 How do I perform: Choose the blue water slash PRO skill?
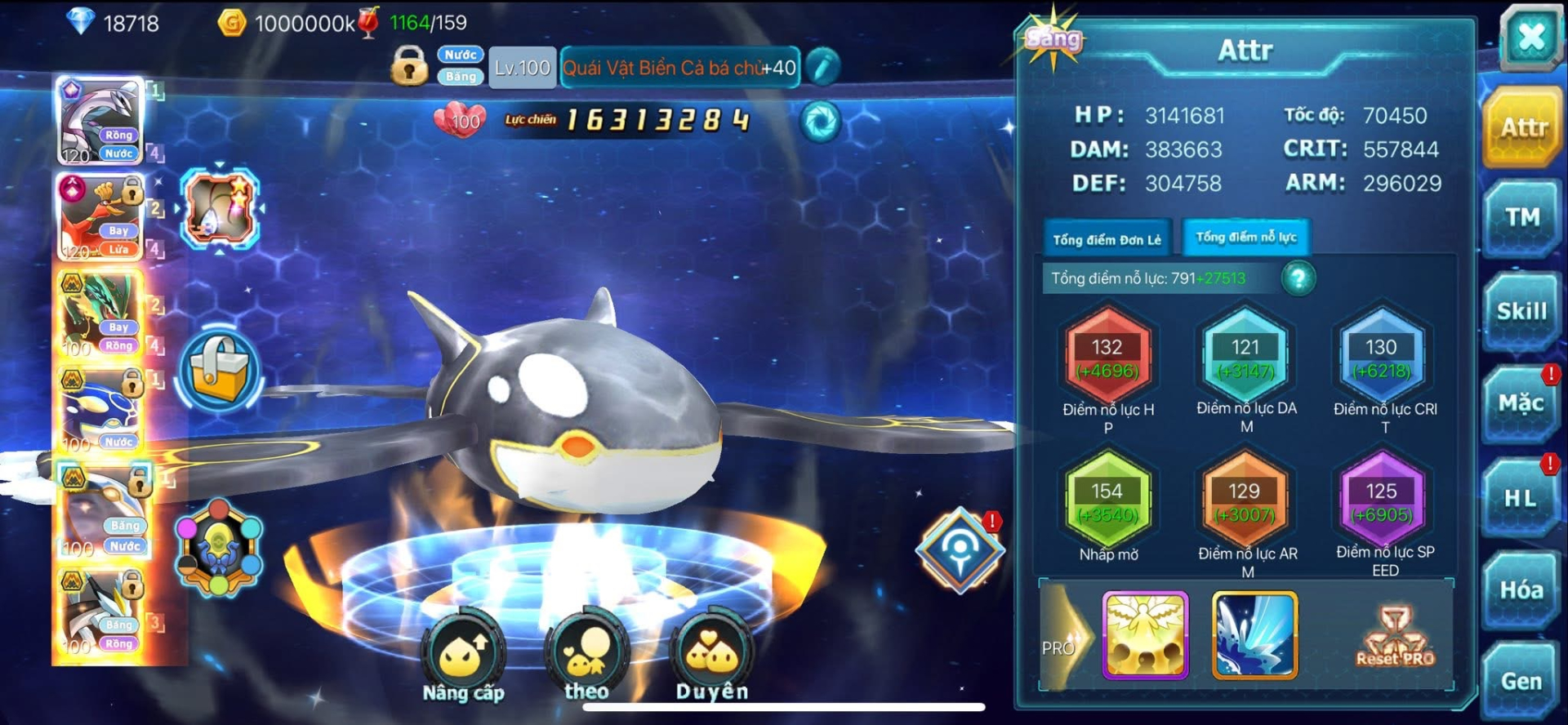(1254, 635)
